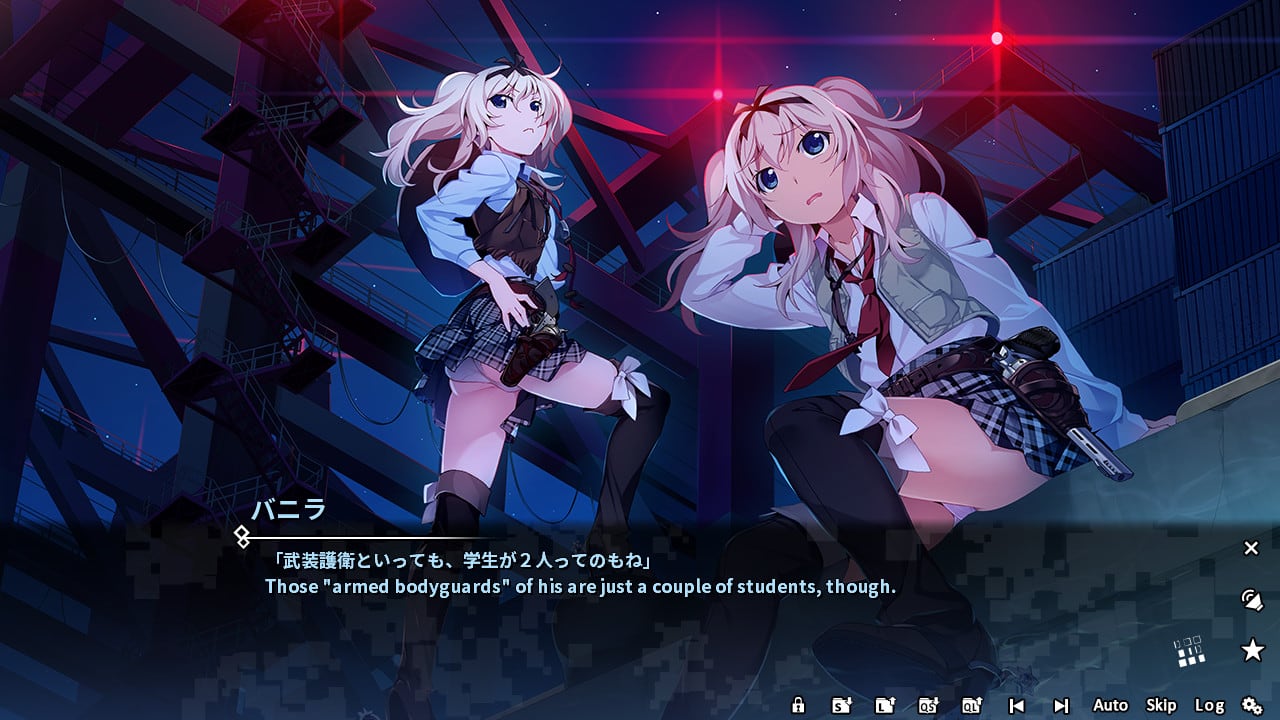Quick load with the QL icon

click(x=971, y=705)
